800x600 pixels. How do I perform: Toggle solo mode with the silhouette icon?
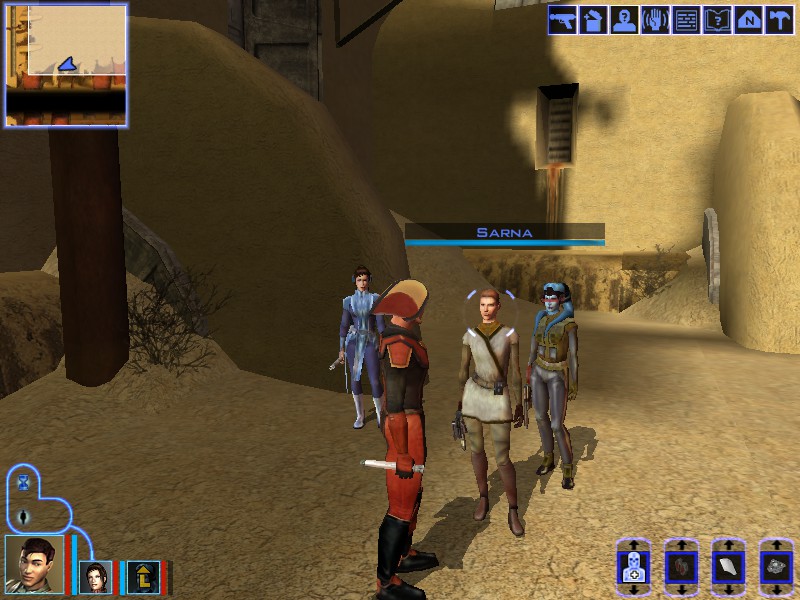pyautogui.click(x=24, y=517)
